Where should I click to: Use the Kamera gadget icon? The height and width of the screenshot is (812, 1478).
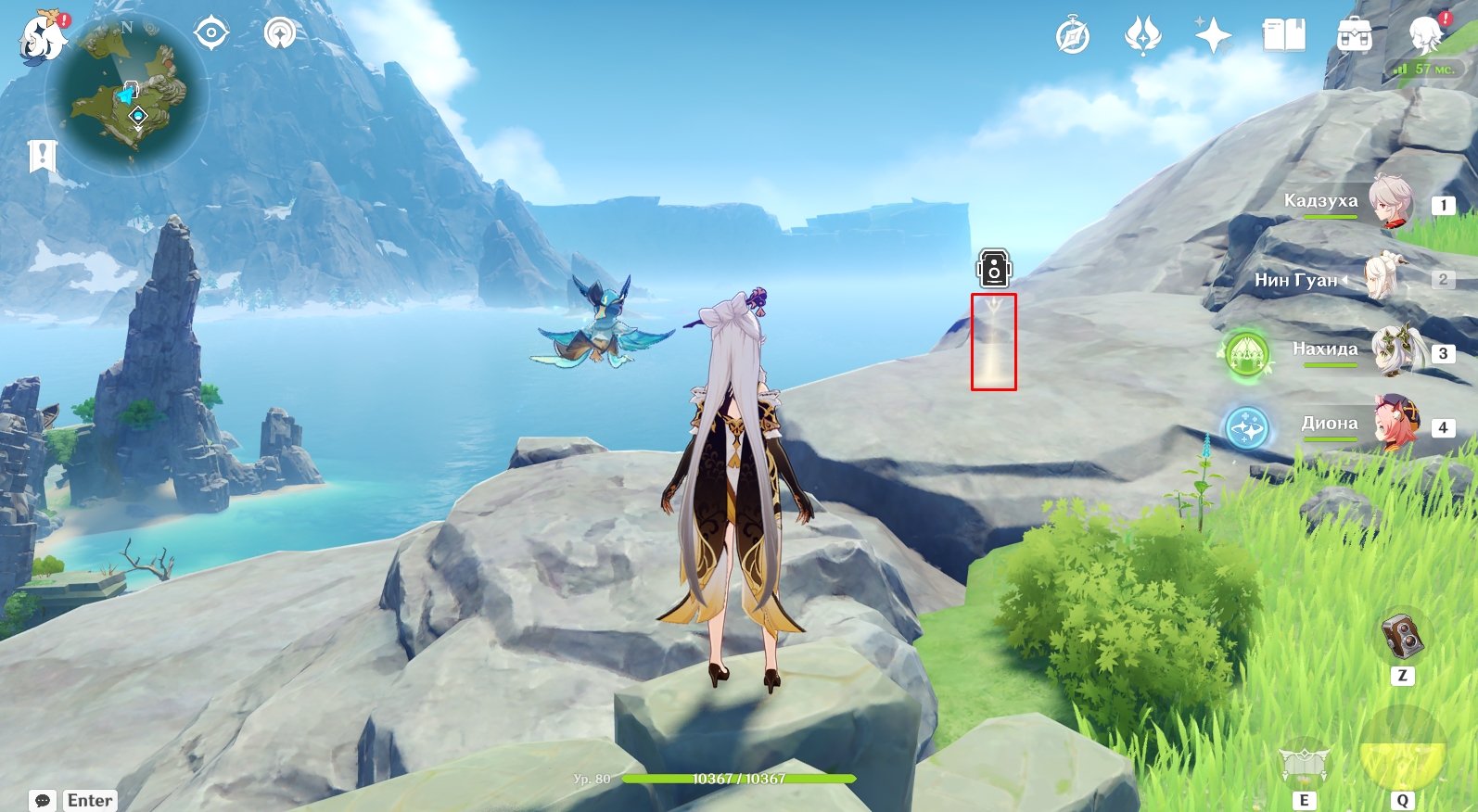1402,636
